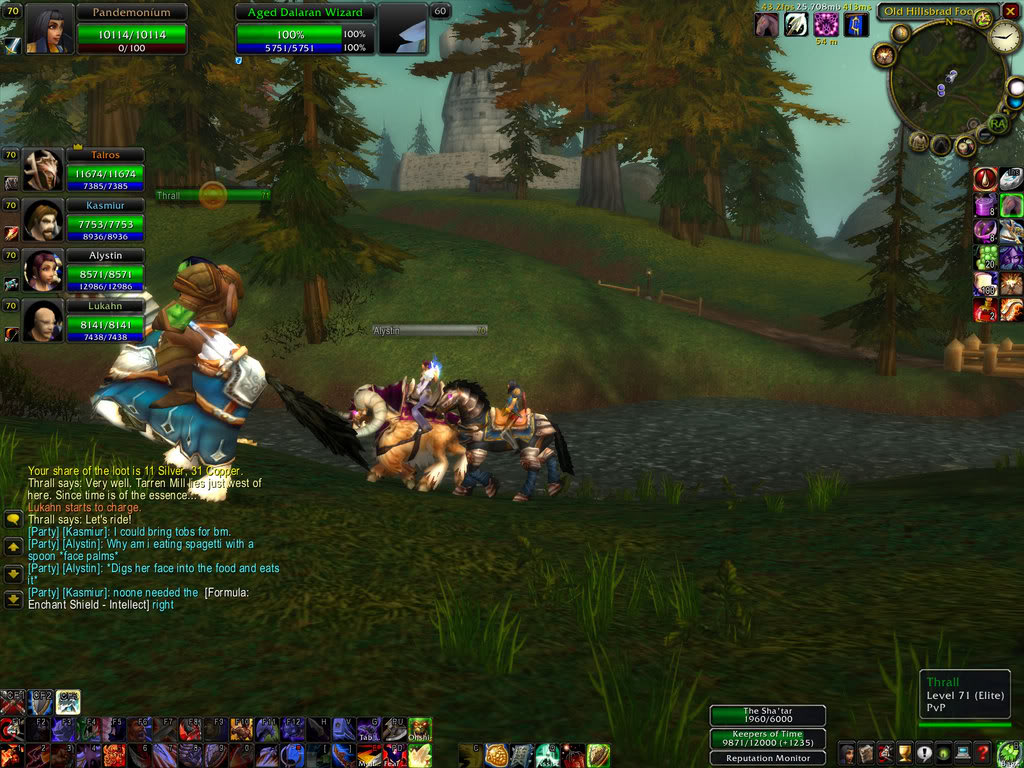Open the game menu computer icon
Screen dimensions: 1024x768
tap(963, 754)
